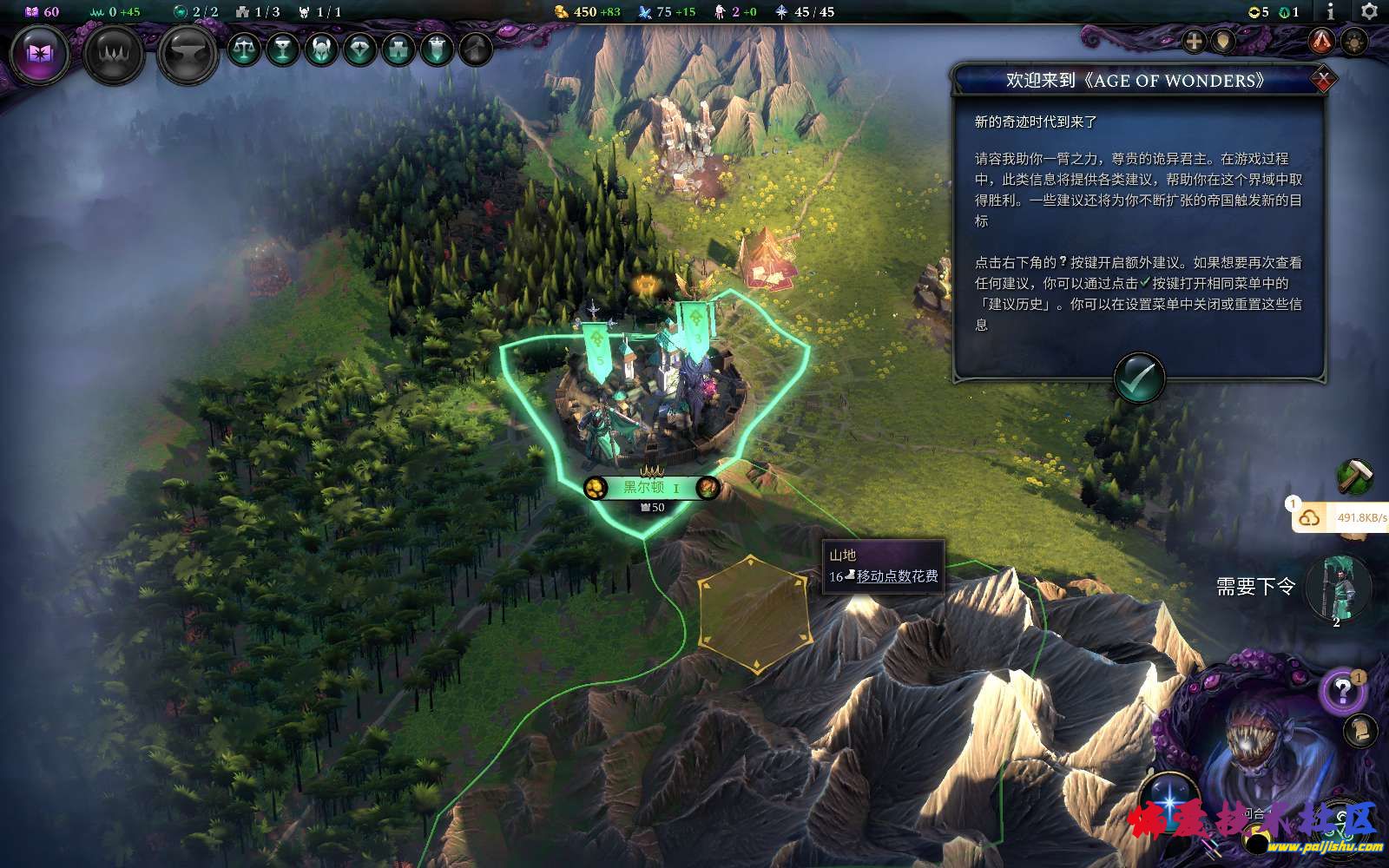
Task: Close the welcome tutorial panel with X
Action: tap(1323, 80)
